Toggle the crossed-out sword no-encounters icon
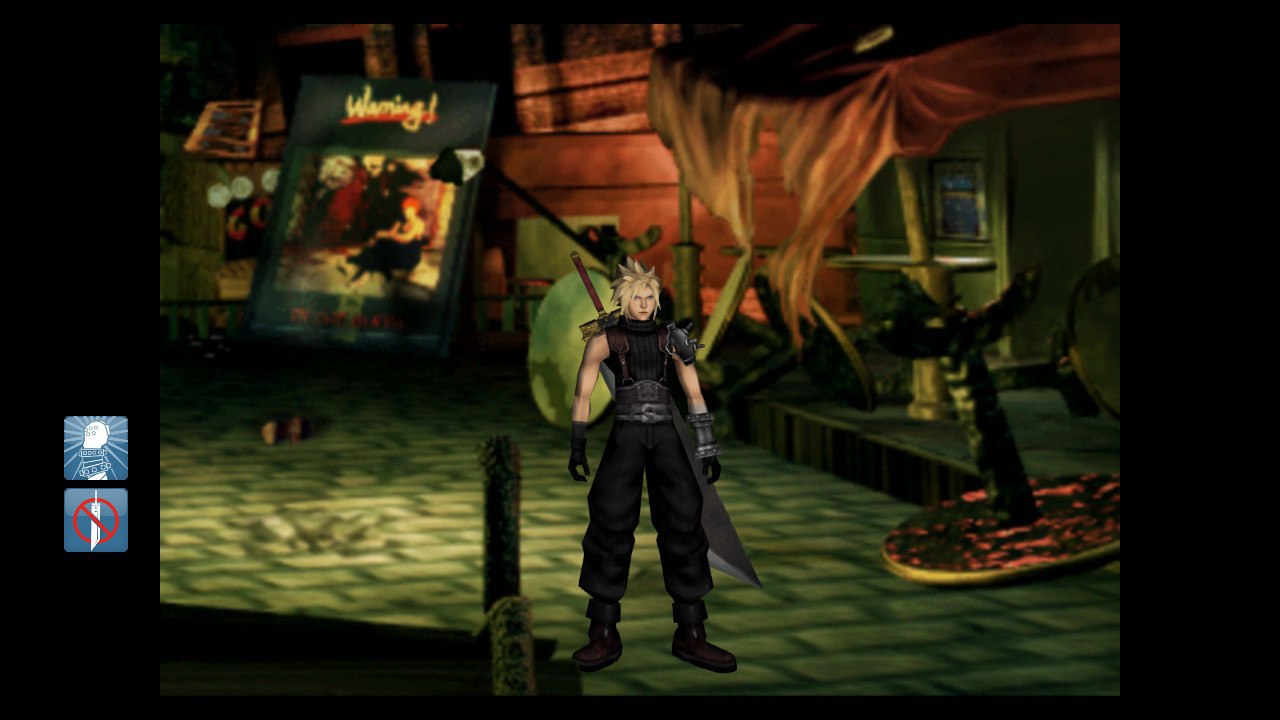The image size is (1280, 720). (x=96, y=520)
